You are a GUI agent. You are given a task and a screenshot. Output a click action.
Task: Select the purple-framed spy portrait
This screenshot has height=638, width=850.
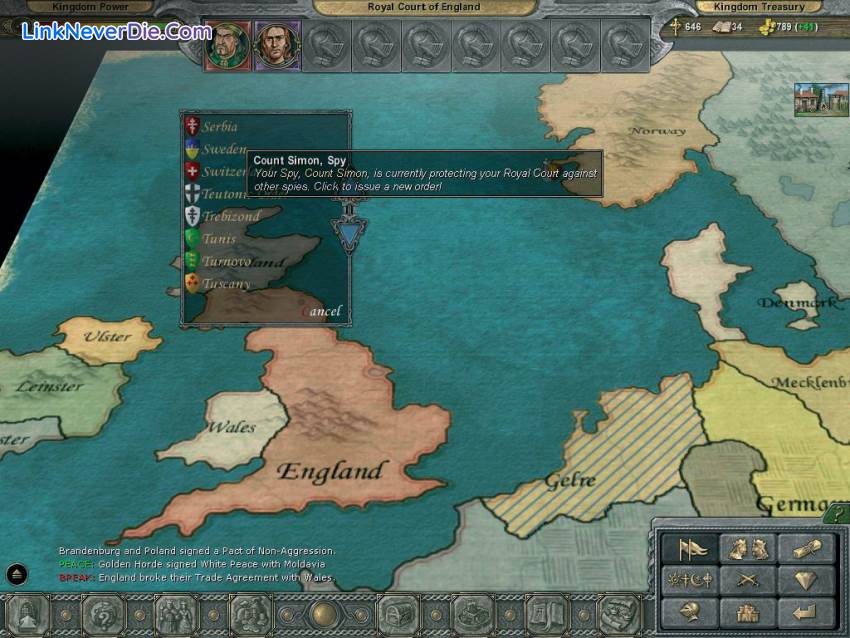click(277, 45)
